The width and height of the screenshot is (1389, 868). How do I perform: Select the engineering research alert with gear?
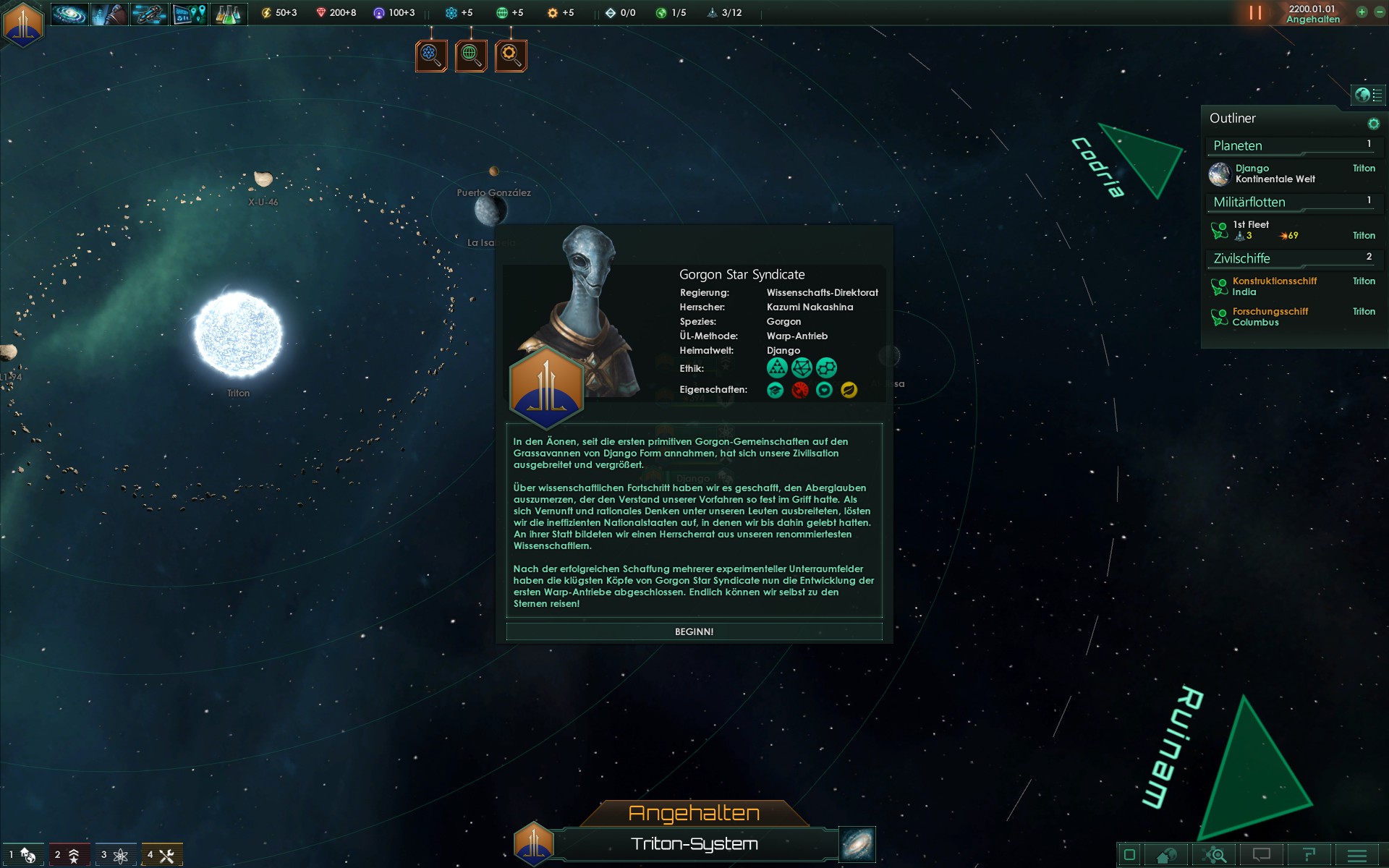tap(511, 55)
